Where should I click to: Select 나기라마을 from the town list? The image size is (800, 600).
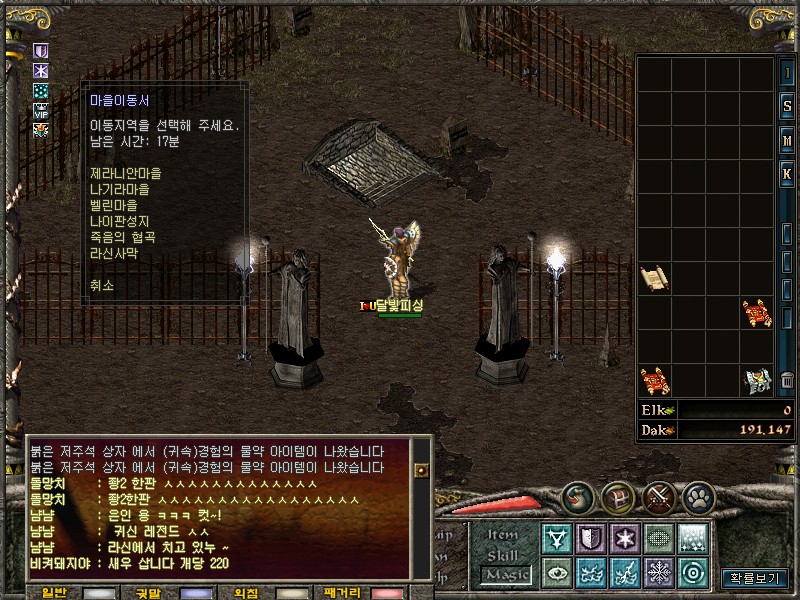[121, 189]
